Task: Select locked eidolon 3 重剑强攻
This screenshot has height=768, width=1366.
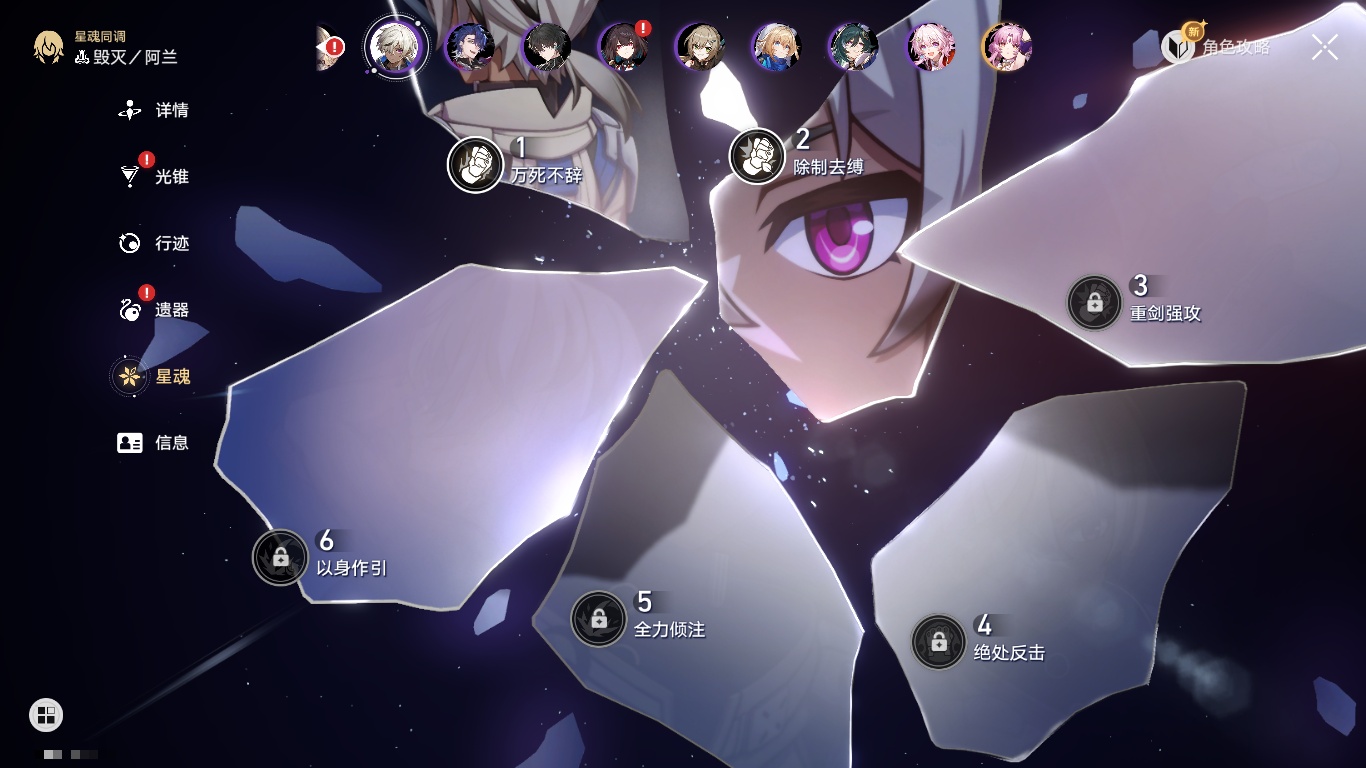Action: [x=1094, y=302]
